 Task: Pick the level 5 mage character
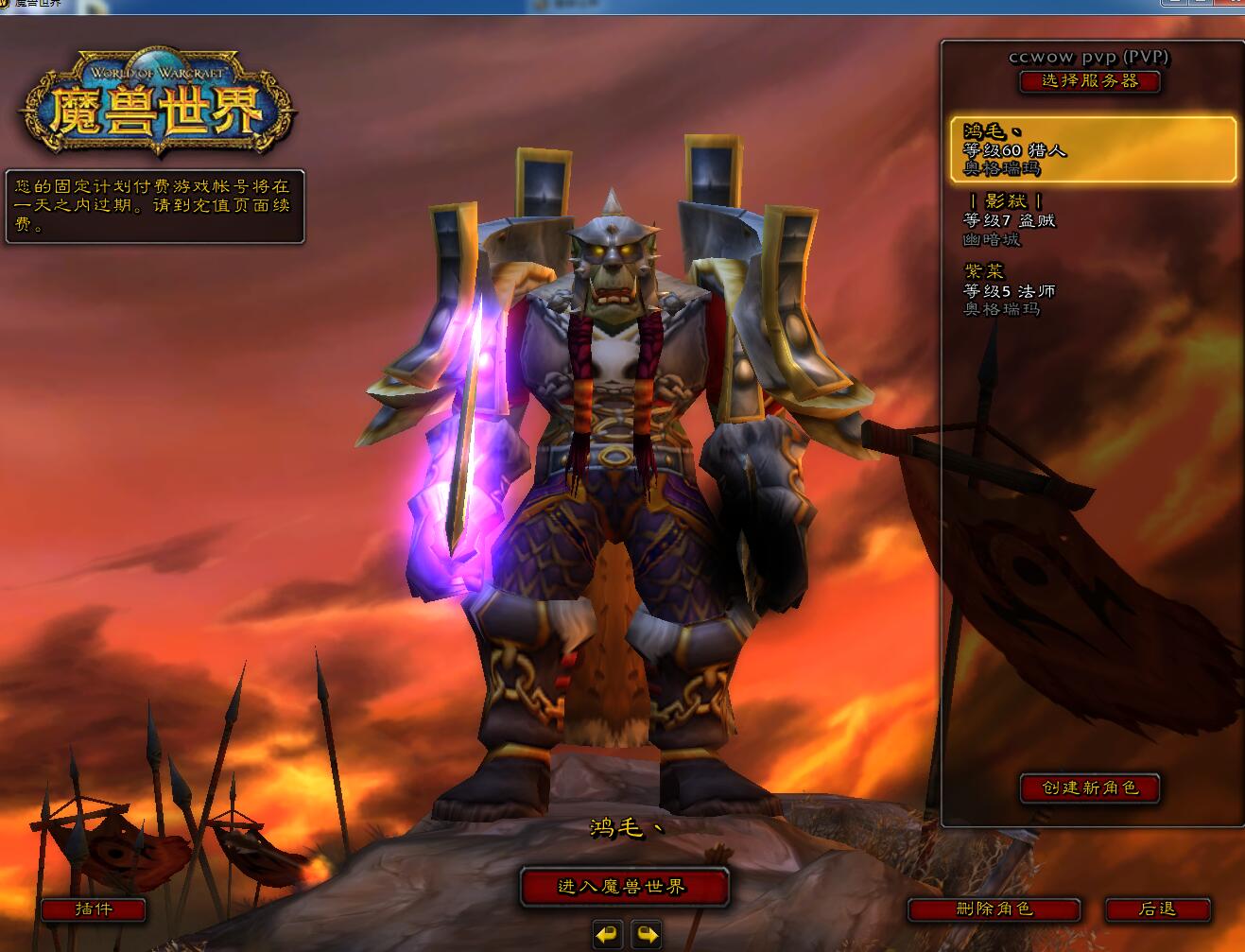(x=1093, y=289)
